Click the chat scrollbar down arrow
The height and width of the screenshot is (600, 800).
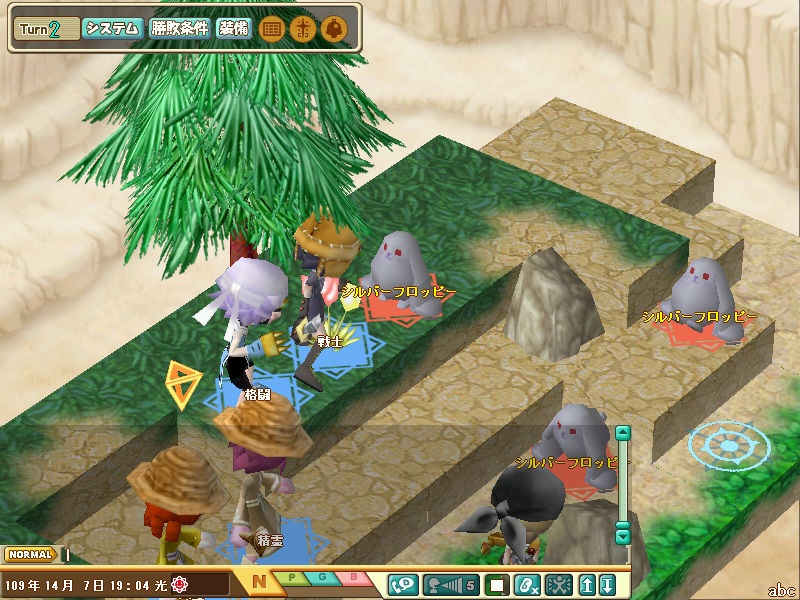[623, 536]
